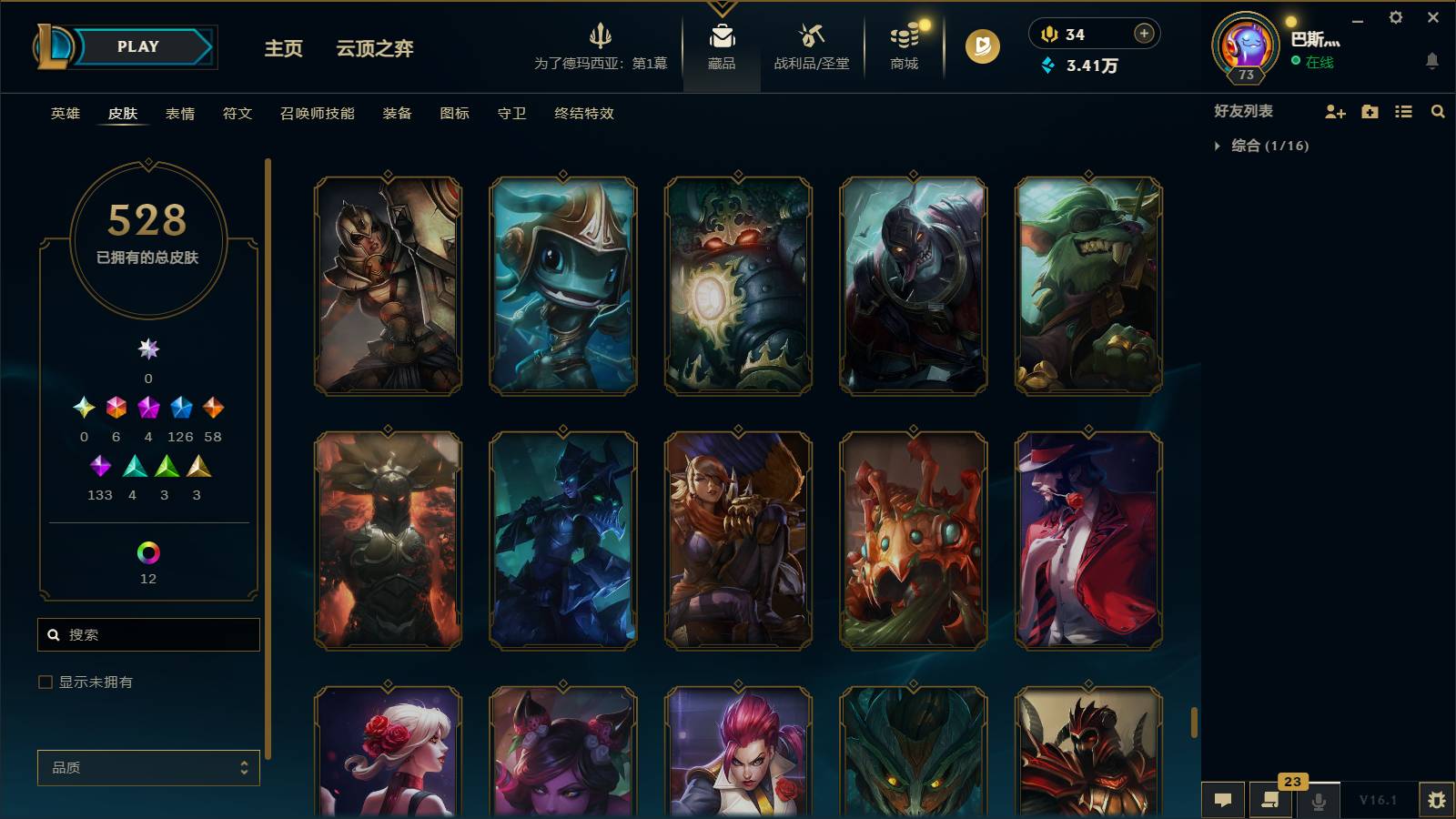Switch friend list view with the list icon
The width and height of the screenshot is (1456, 819).
(x=1405, y=112)
